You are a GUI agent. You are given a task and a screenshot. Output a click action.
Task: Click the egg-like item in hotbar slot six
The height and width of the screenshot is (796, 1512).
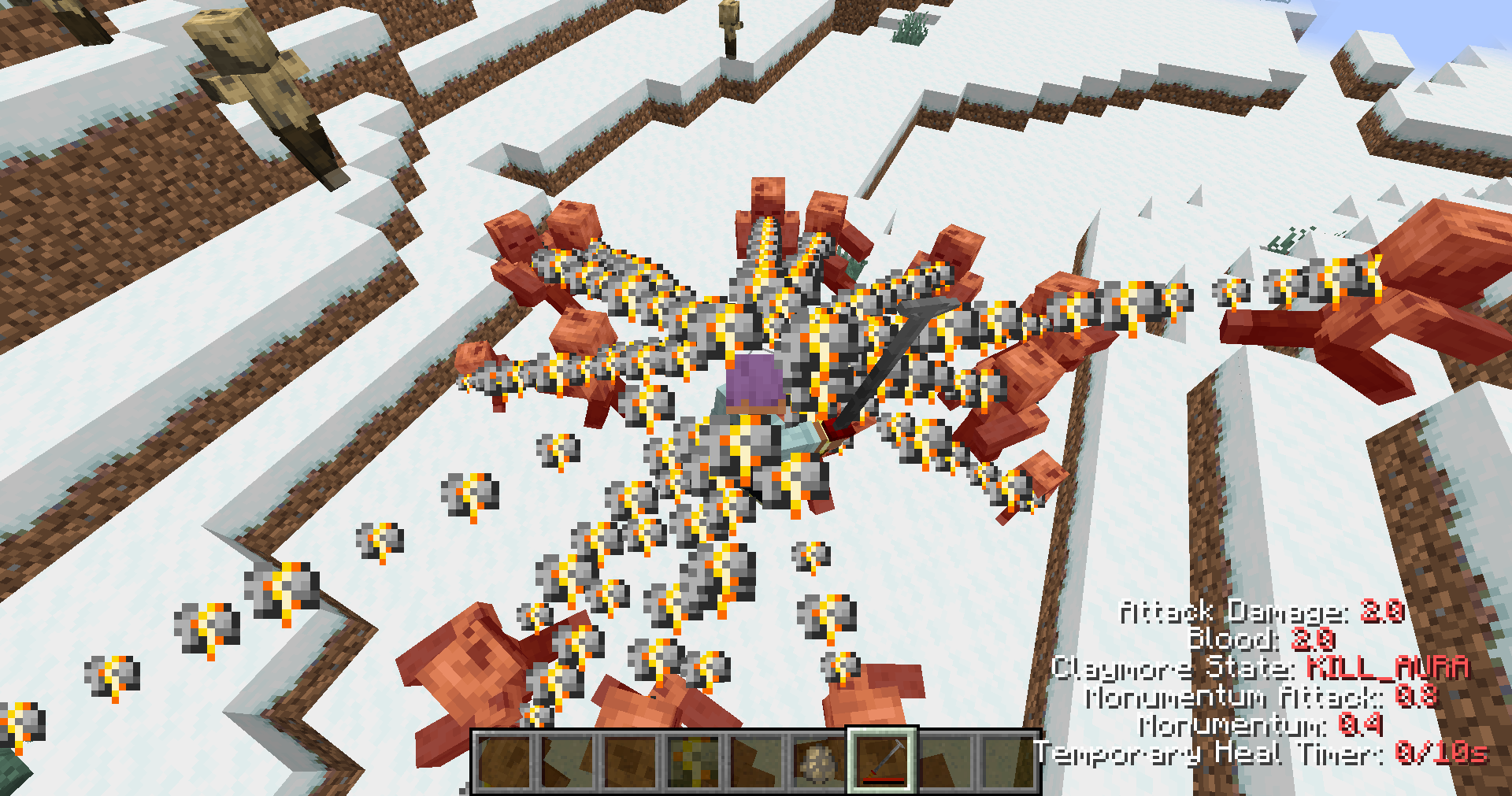coord(818,762)
